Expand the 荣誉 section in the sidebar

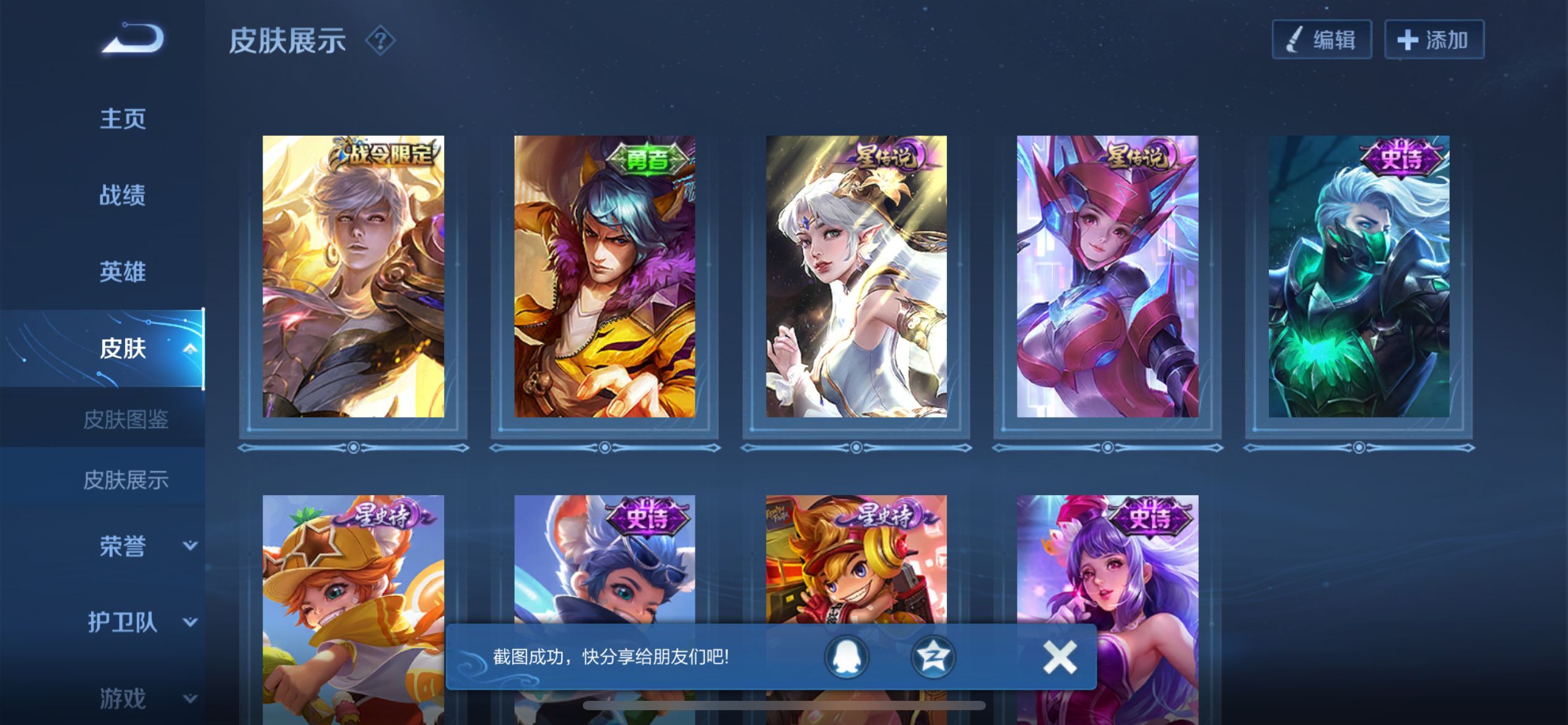pyautogui.click(x=122, y=546)
